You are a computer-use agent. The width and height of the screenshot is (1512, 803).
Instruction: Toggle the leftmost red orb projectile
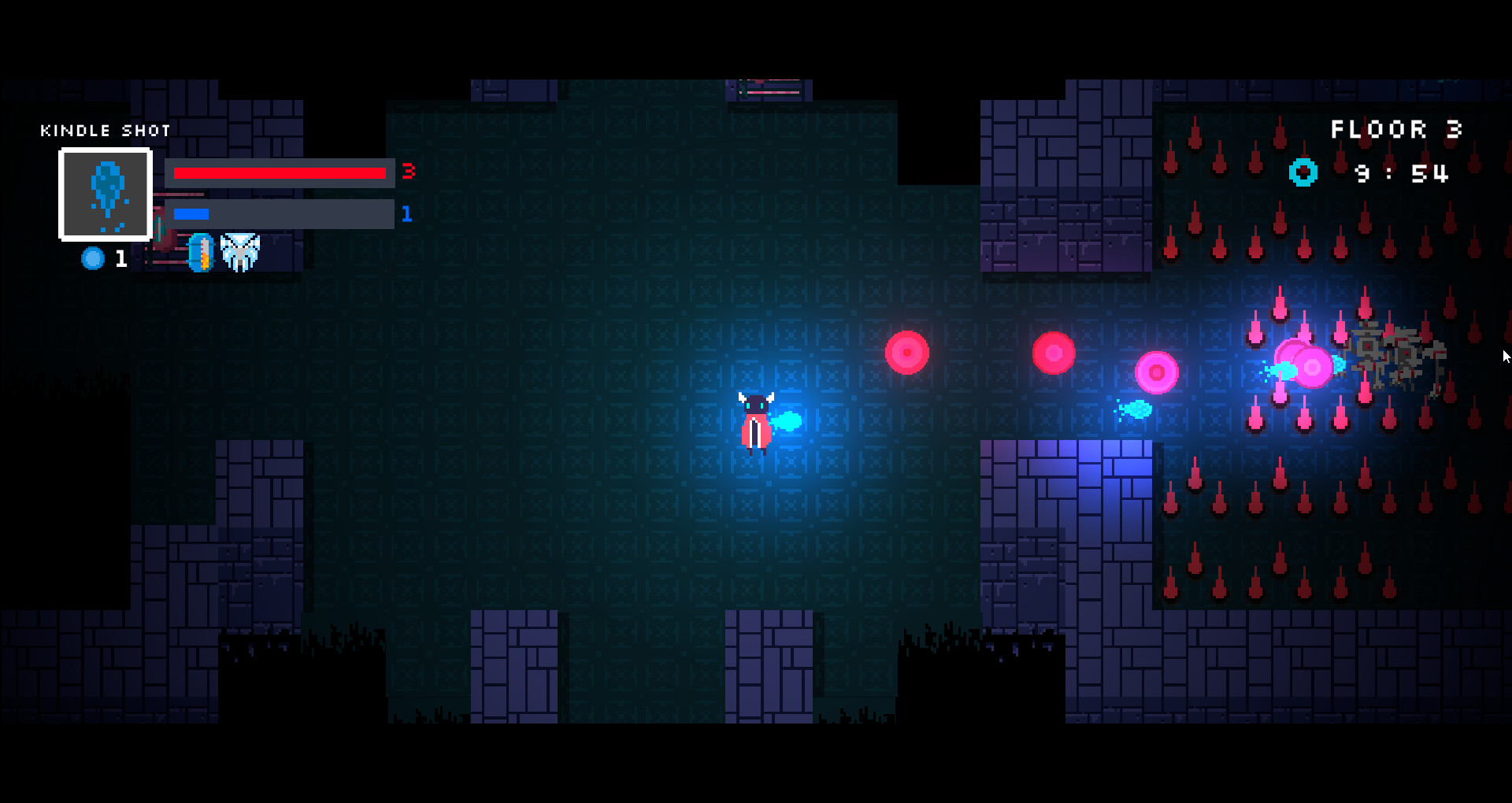906,353
